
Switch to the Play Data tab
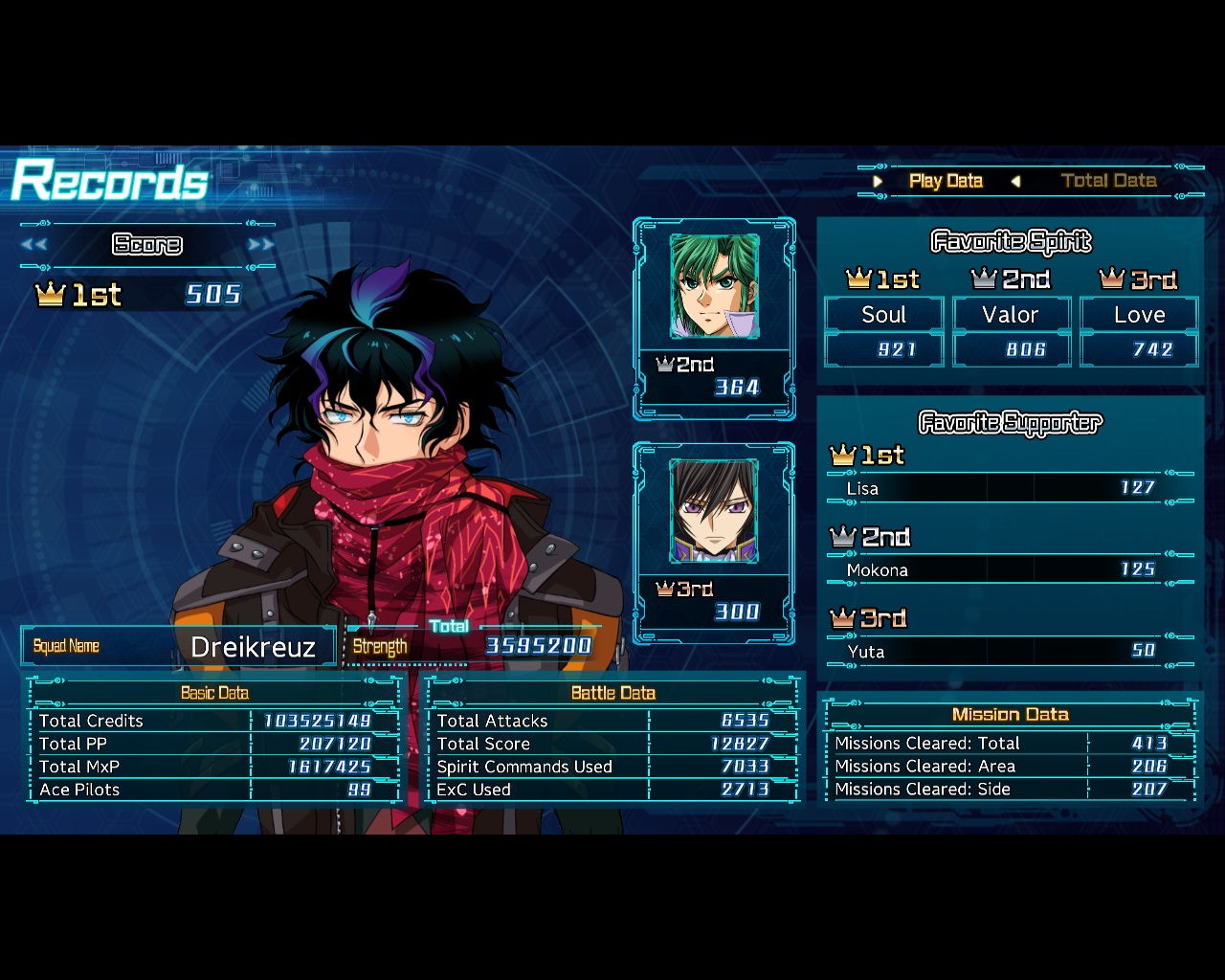(x=946, y=181)
